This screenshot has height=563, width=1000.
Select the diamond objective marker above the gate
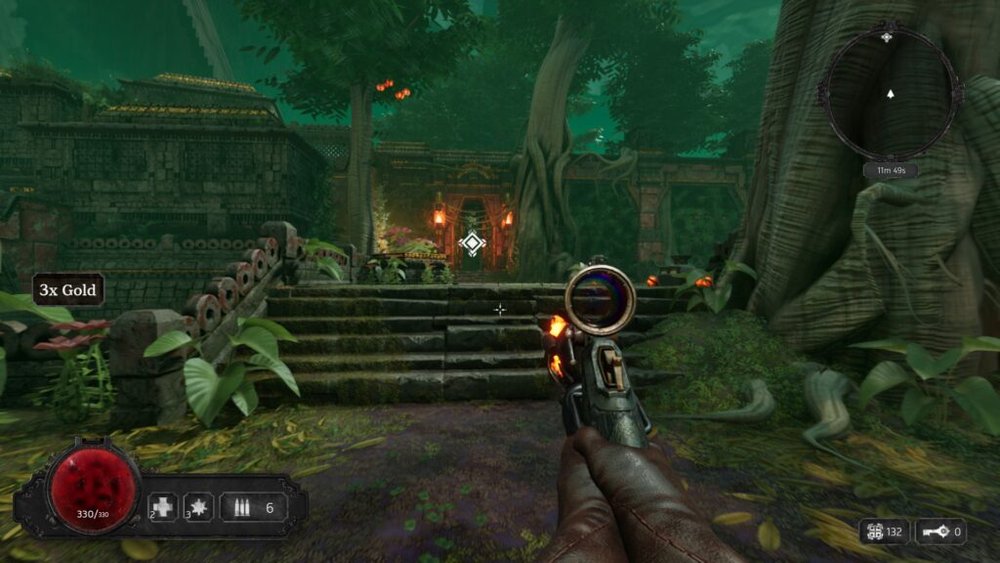[472, 242]
